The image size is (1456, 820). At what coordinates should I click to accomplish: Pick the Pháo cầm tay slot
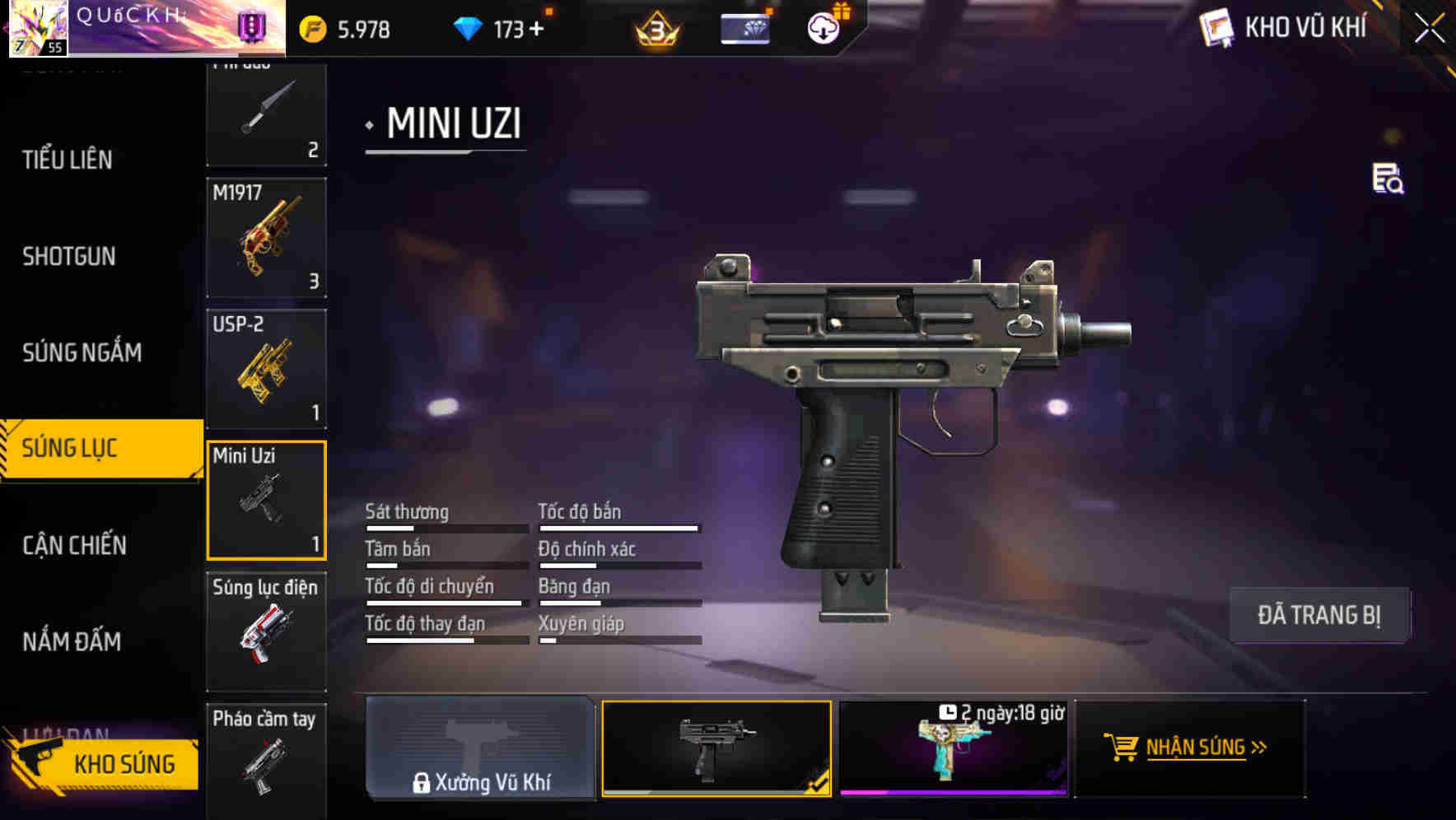pos(266,759)
